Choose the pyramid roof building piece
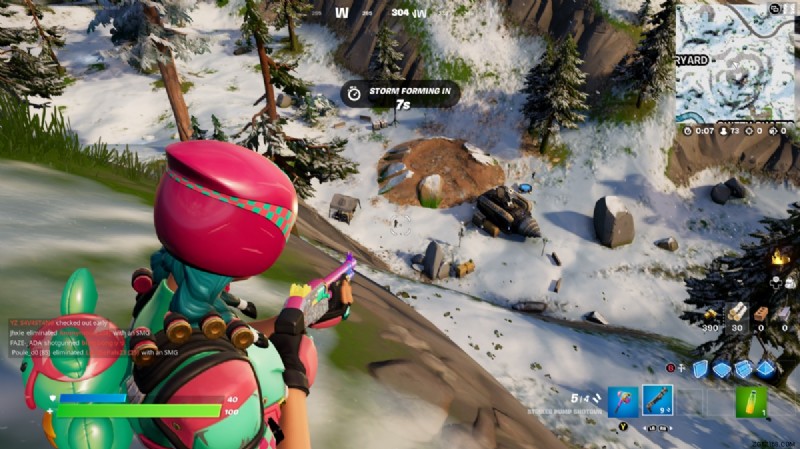Viewport: 800px width, 449px height. 766,369
